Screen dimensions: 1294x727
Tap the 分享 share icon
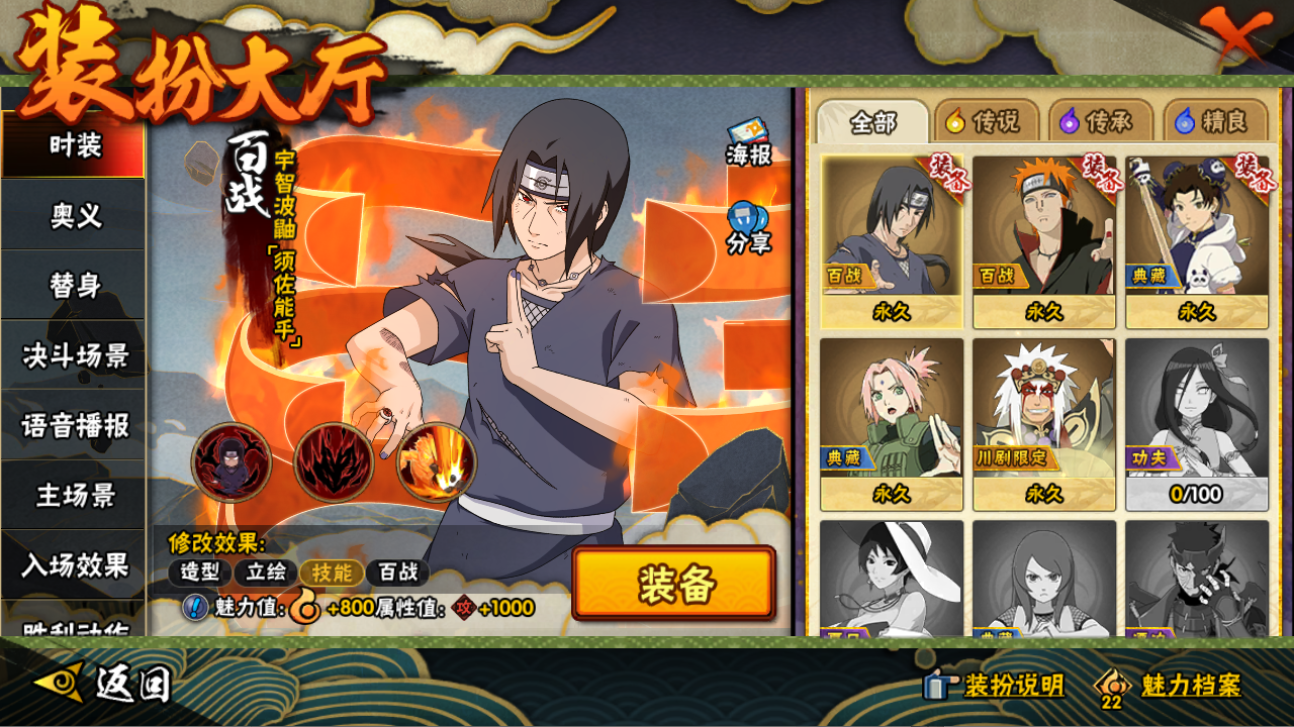(x=747, y=228)
